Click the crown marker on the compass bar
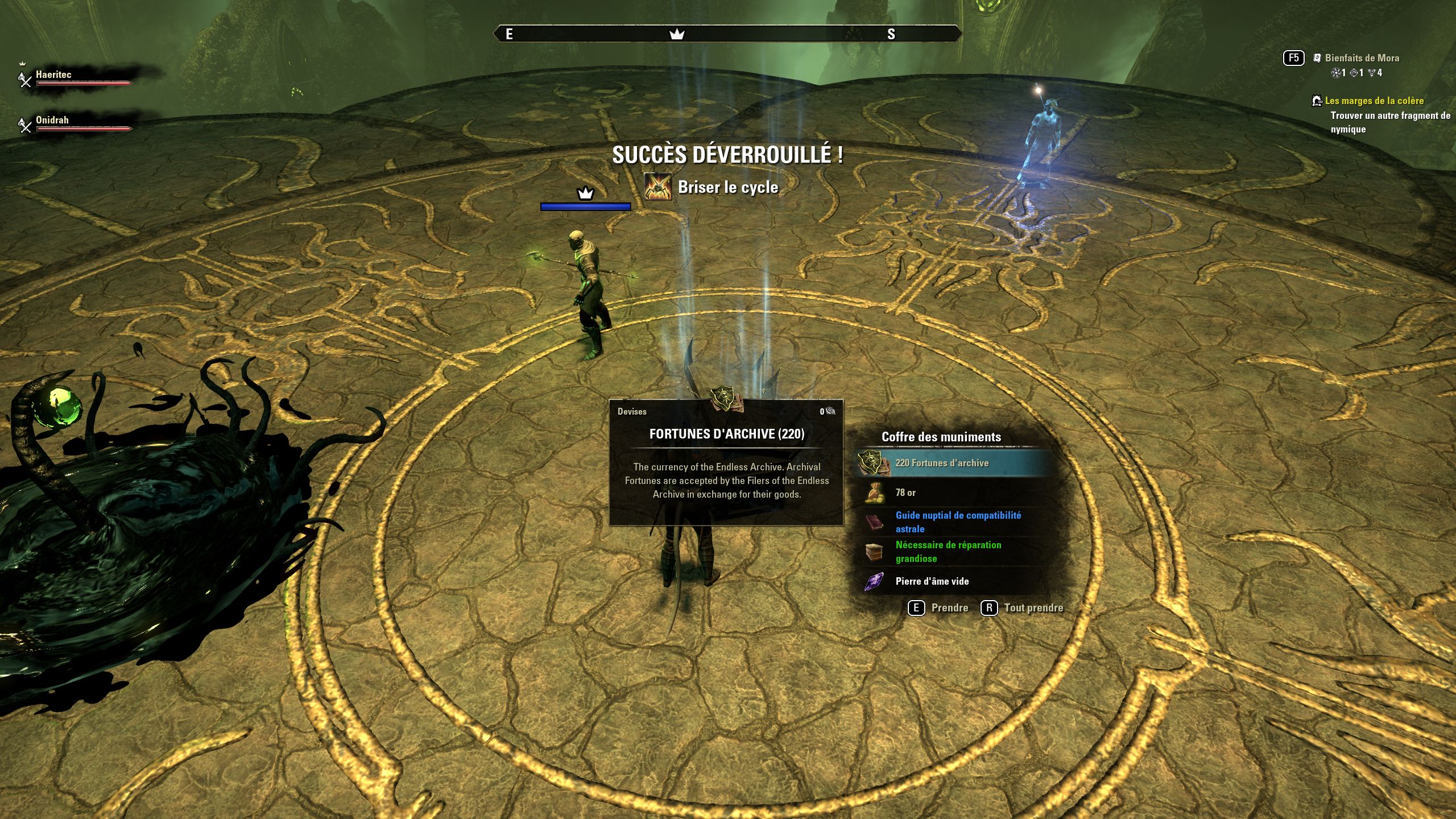 tap(676, 34)
